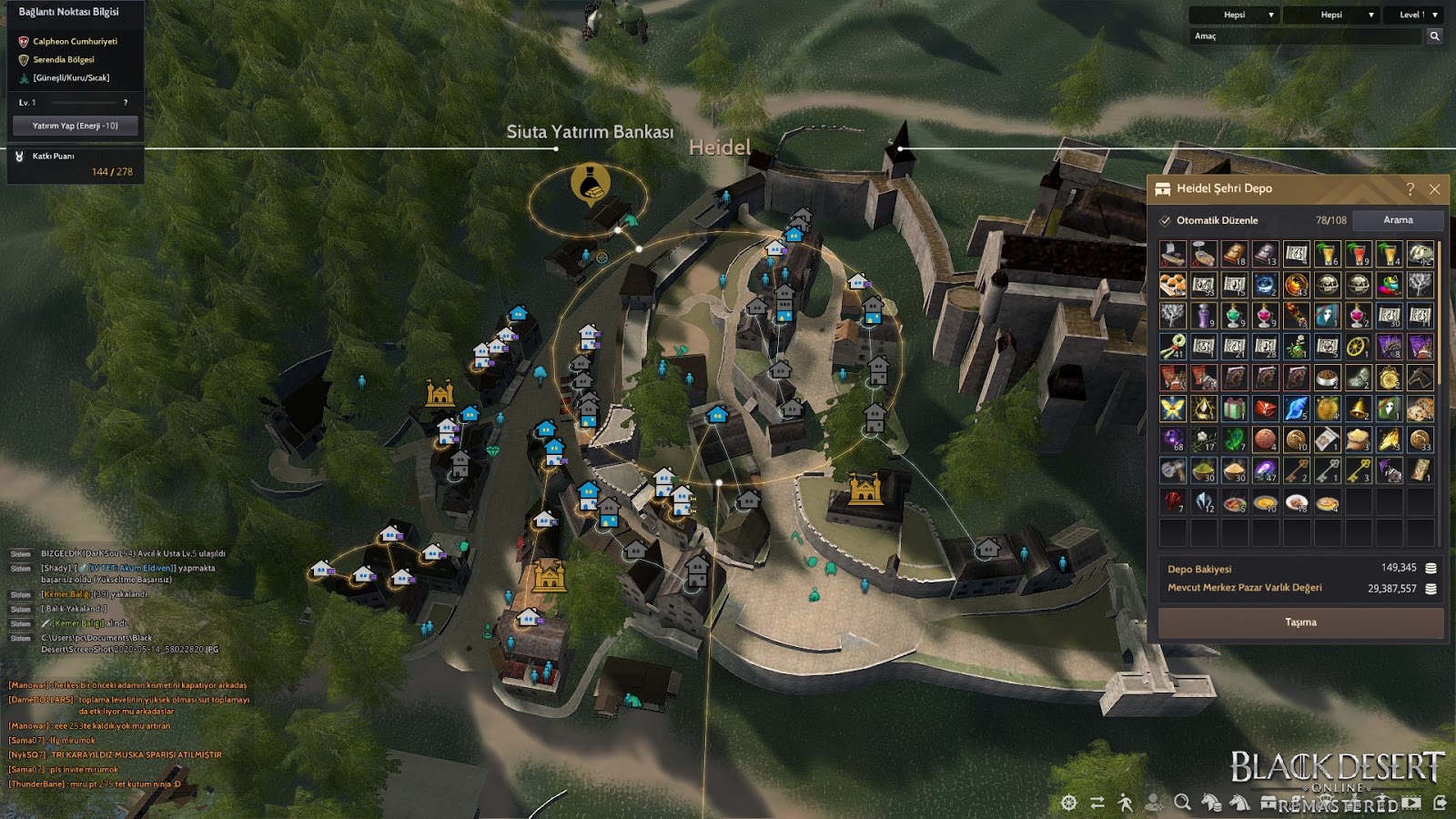
Task: Toggle the Otomatik Düzenle checkbox
Action: 1165,220
